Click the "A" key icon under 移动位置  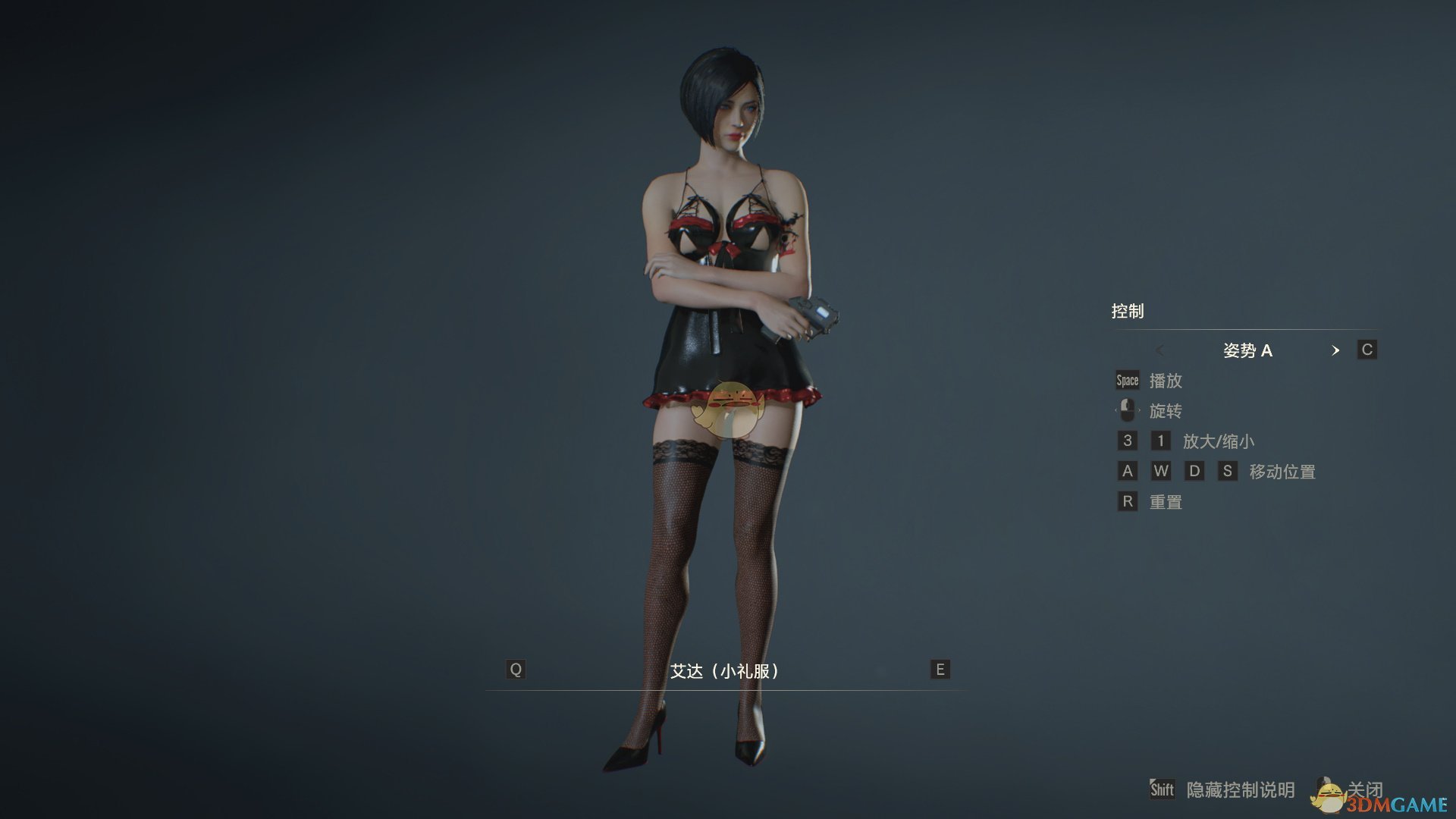coord(1127,471)
